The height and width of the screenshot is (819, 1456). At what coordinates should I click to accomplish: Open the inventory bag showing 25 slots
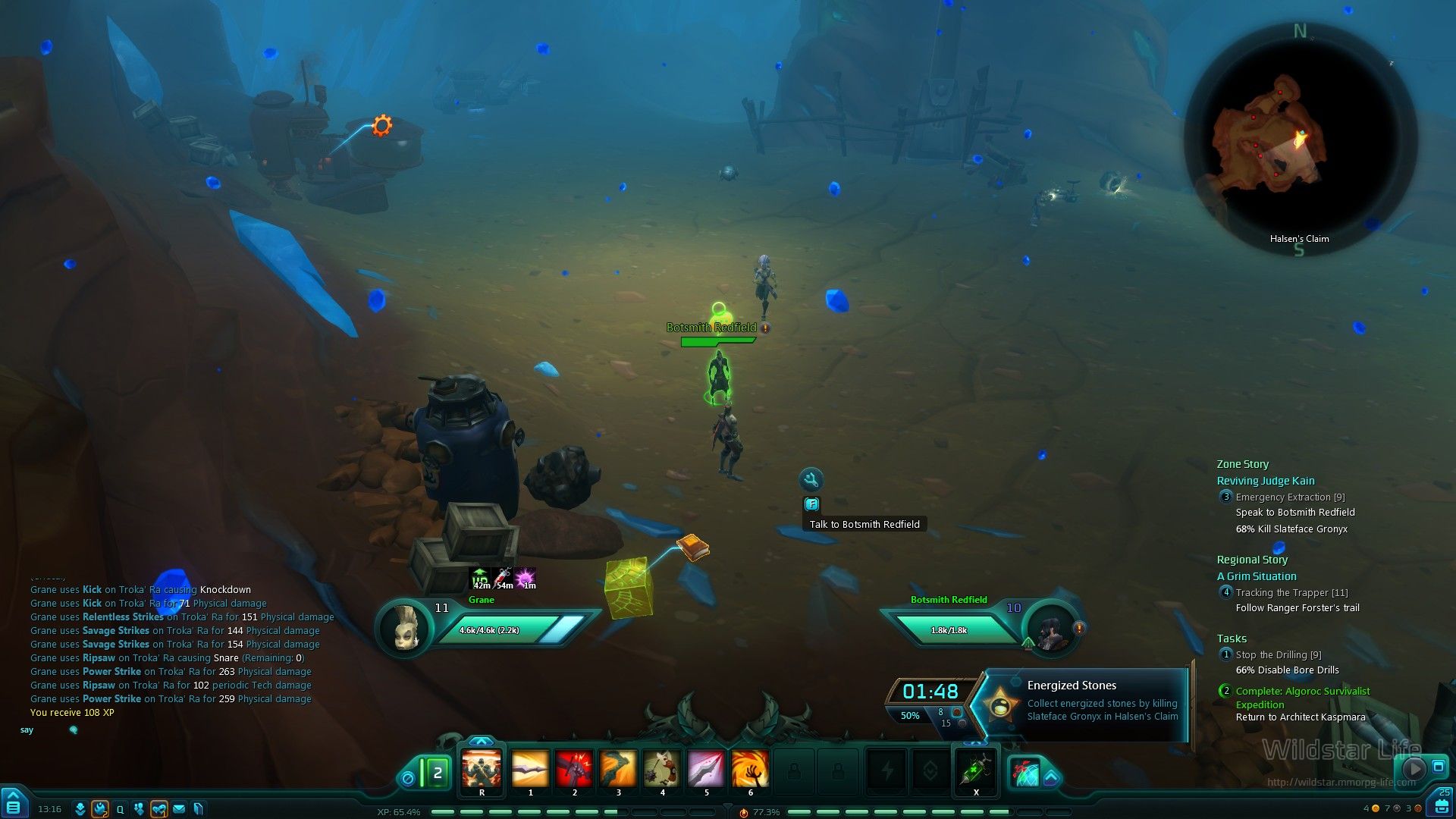1440,804
